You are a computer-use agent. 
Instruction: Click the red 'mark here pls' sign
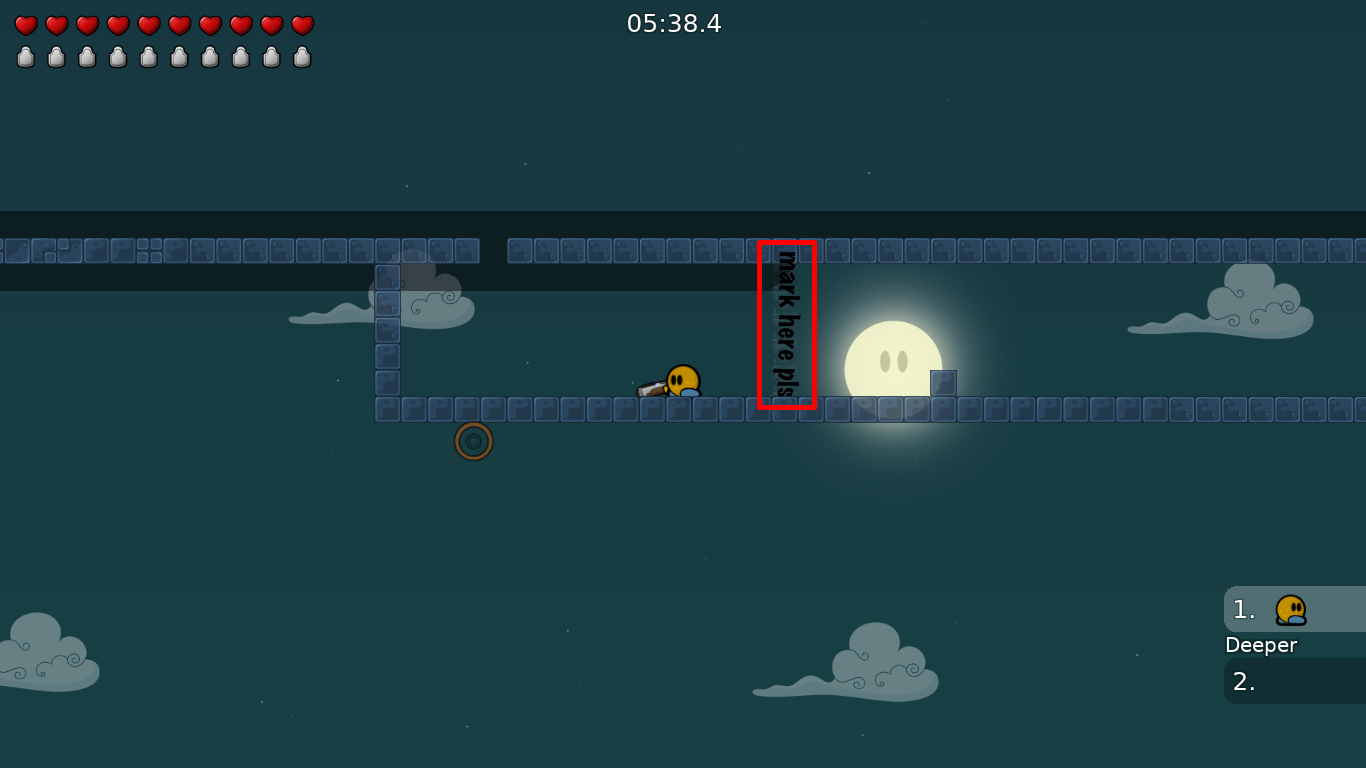click(x=787, y=324)
